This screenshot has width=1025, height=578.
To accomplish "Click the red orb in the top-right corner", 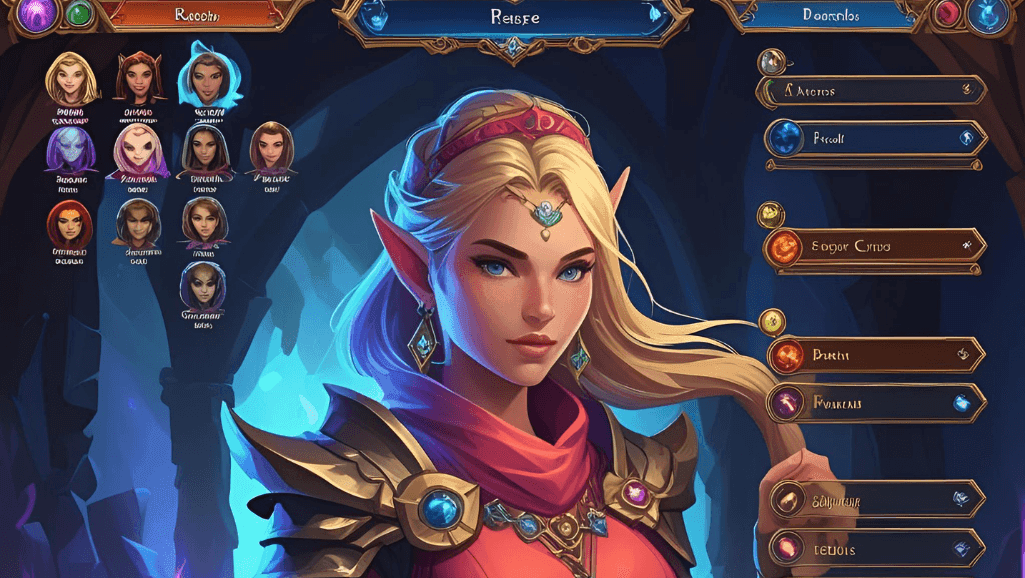I will click(x=946, y=14).
